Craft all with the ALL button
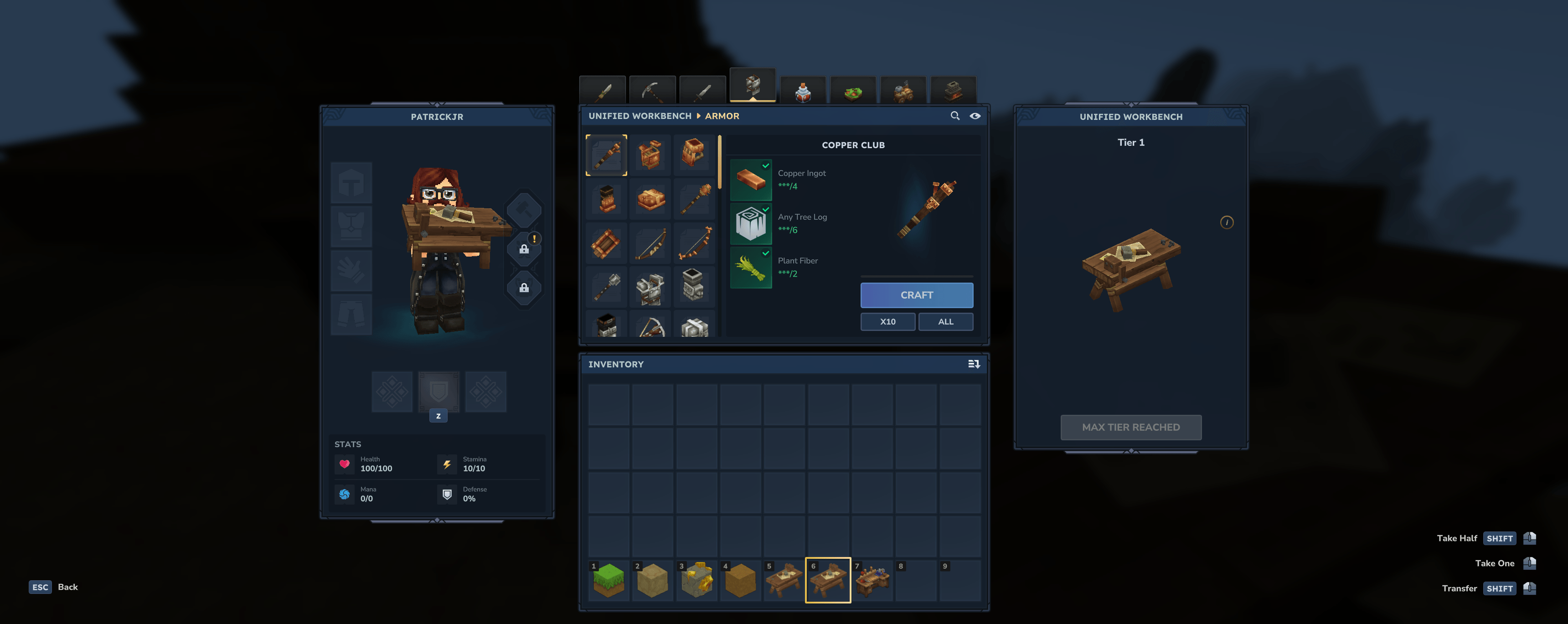The height and width of the screenshot is (624, 1568). 945,321
